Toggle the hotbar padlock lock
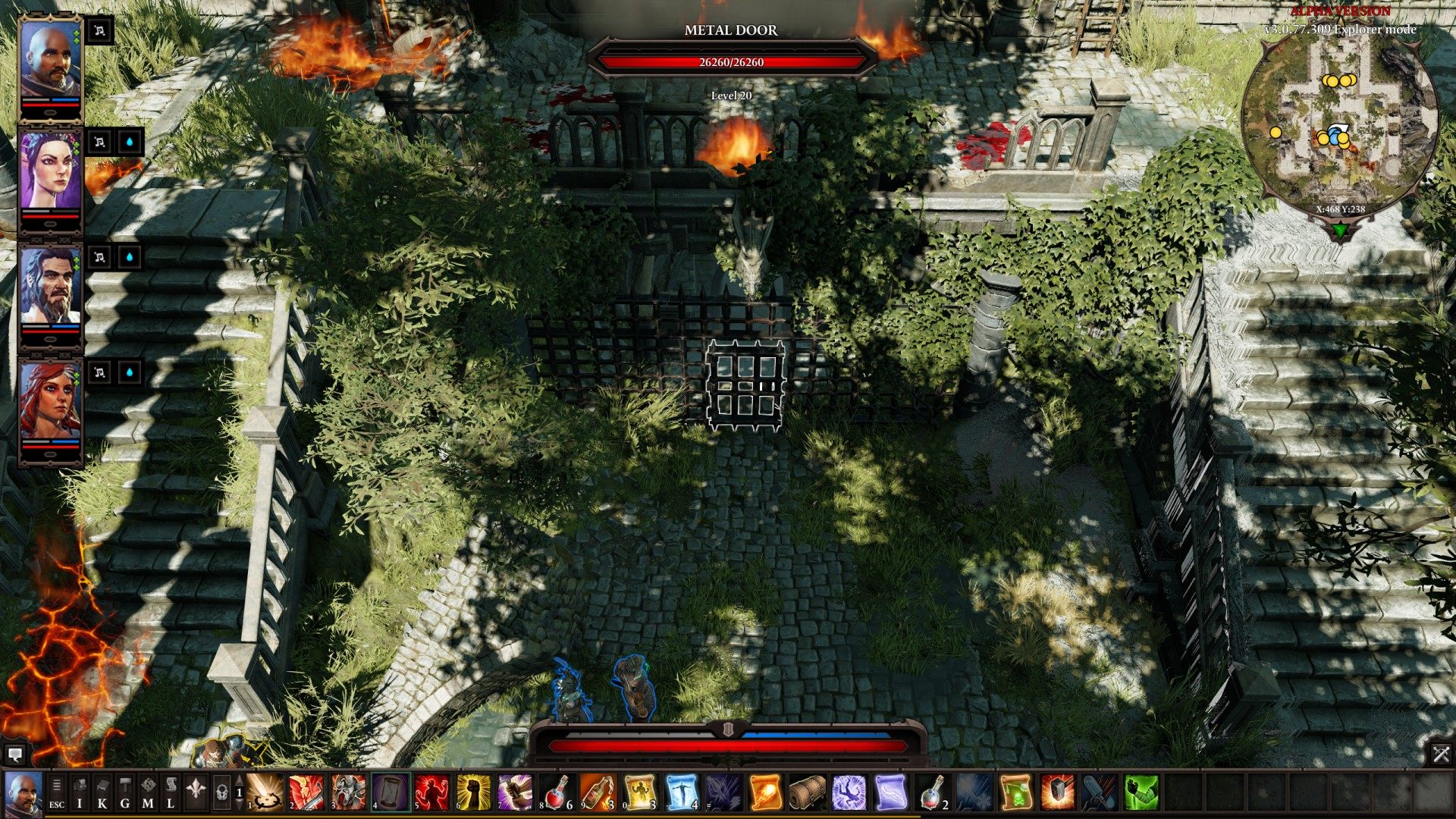 222,792
